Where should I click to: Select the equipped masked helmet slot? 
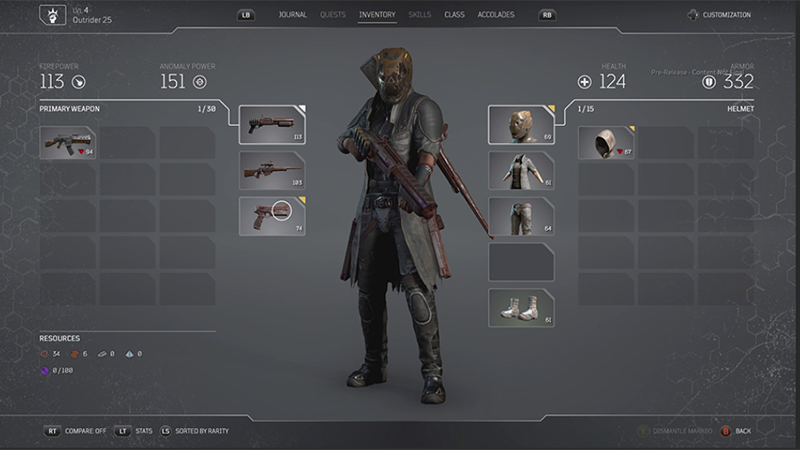(x=520, y=124)
